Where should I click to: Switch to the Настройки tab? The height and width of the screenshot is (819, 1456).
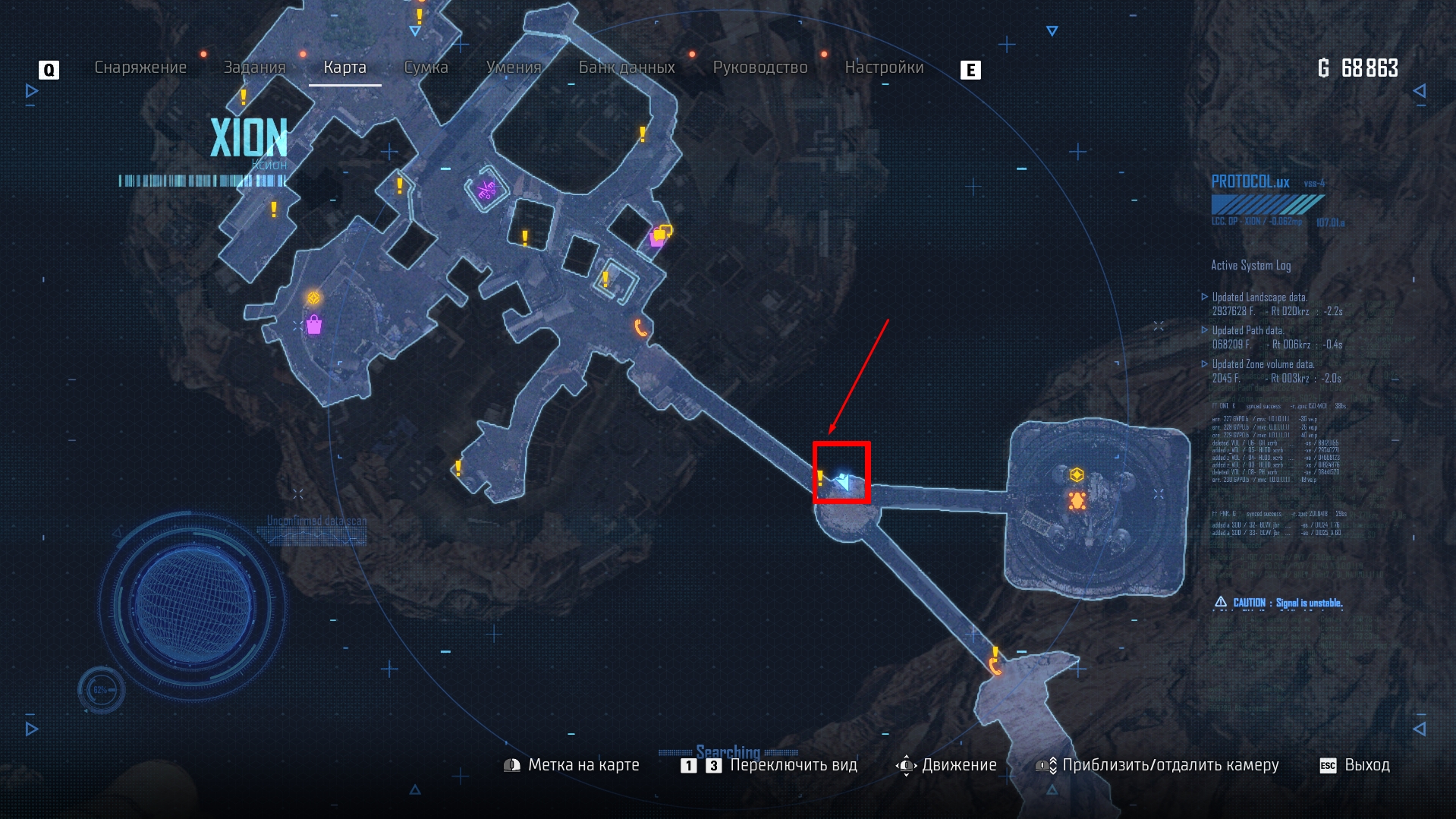(x=884, y=68)
